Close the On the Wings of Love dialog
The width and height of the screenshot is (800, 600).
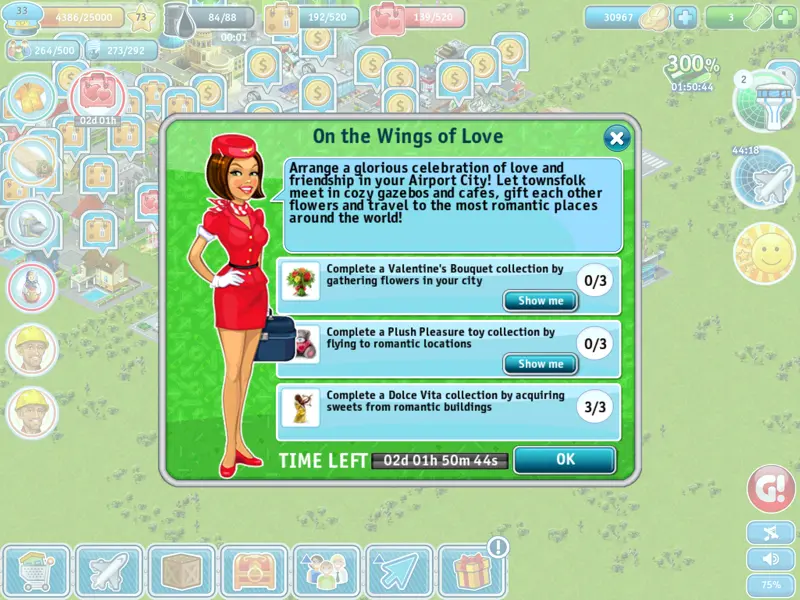tap(617, 138)
